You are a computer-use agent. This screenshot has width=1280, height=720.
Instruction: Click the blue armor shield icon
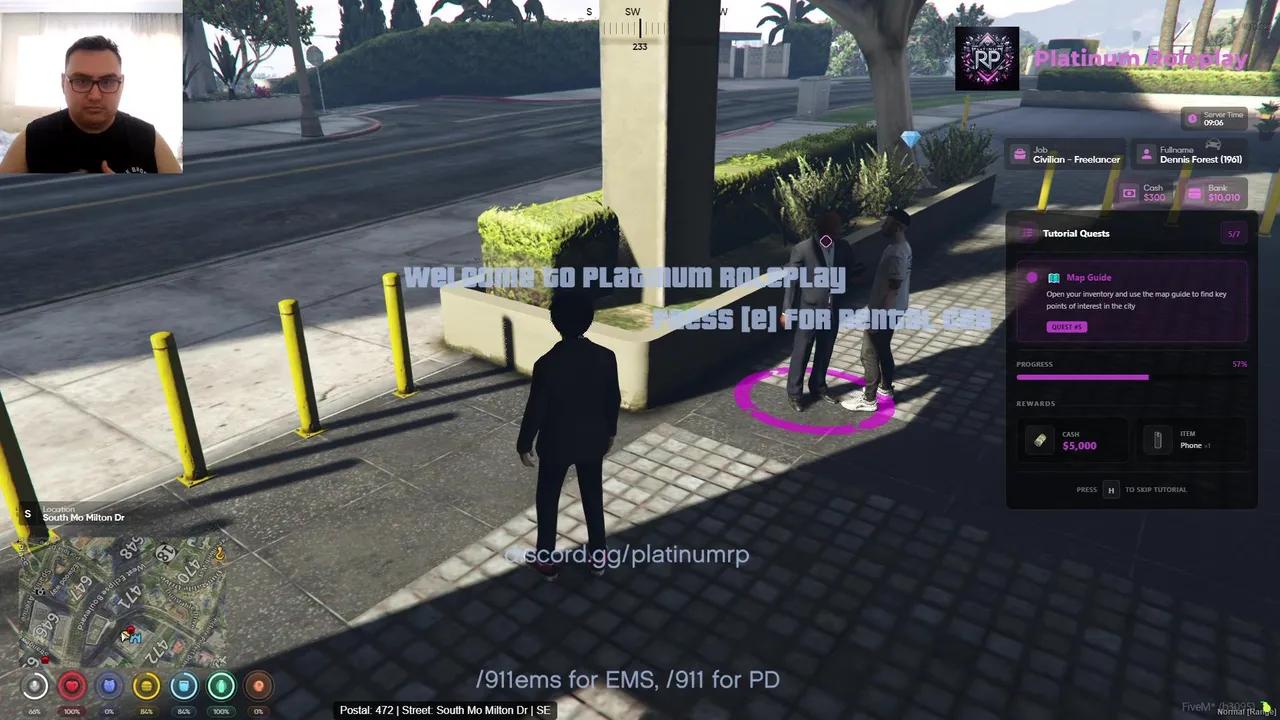(x=109, y=685)
